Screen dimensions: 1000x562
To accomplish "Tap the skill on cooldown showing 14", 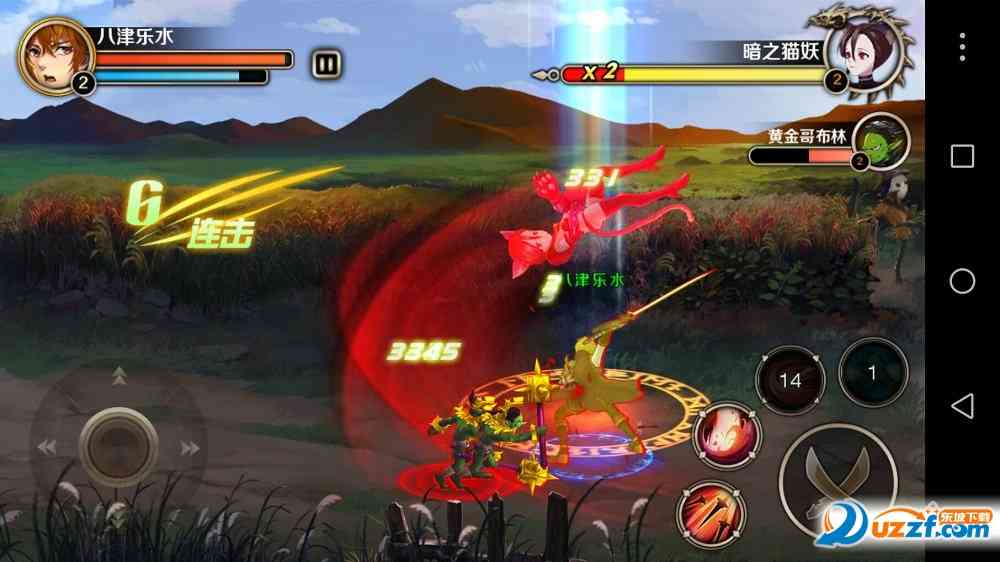I will pyautogui.click(x=790, y=380).
